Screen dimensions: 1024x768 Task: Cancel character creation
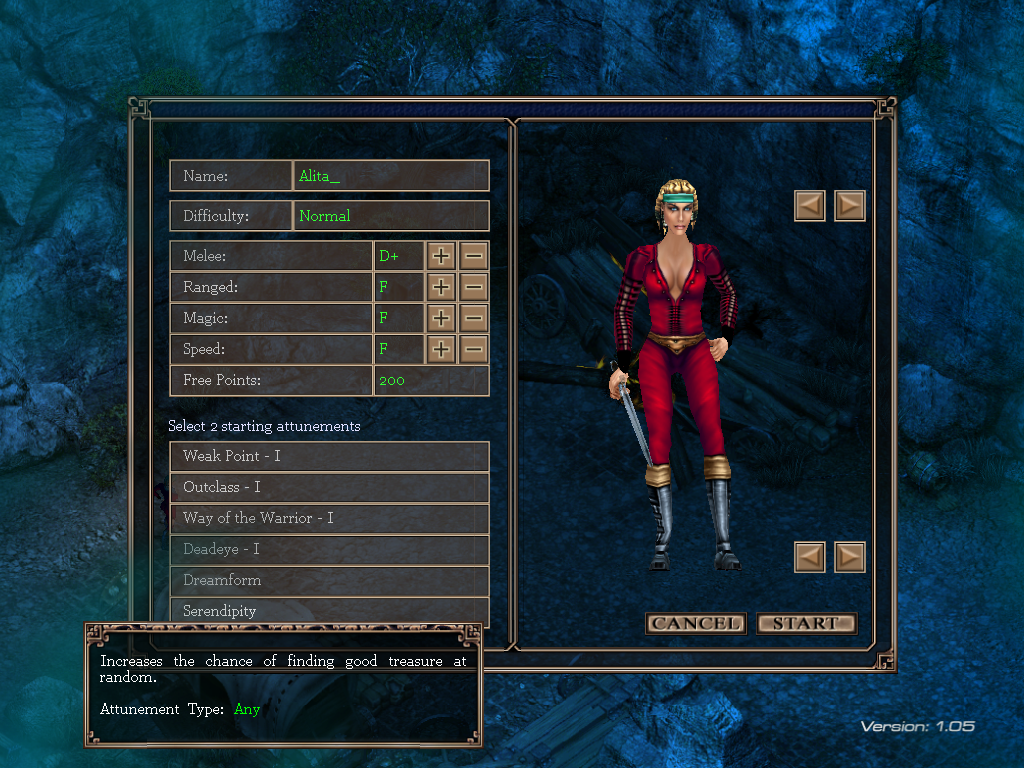coord(695,623)
